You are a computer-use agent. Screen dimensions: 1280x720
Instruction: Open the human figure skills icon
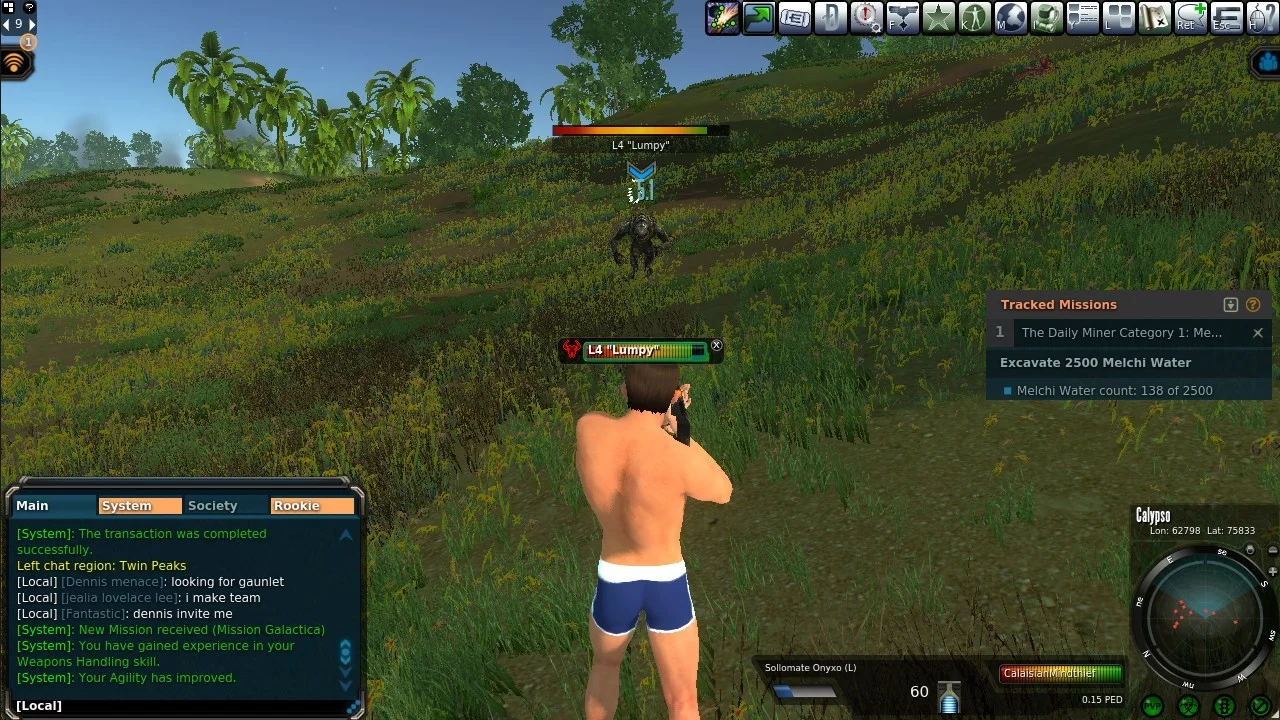coord(975,18)
